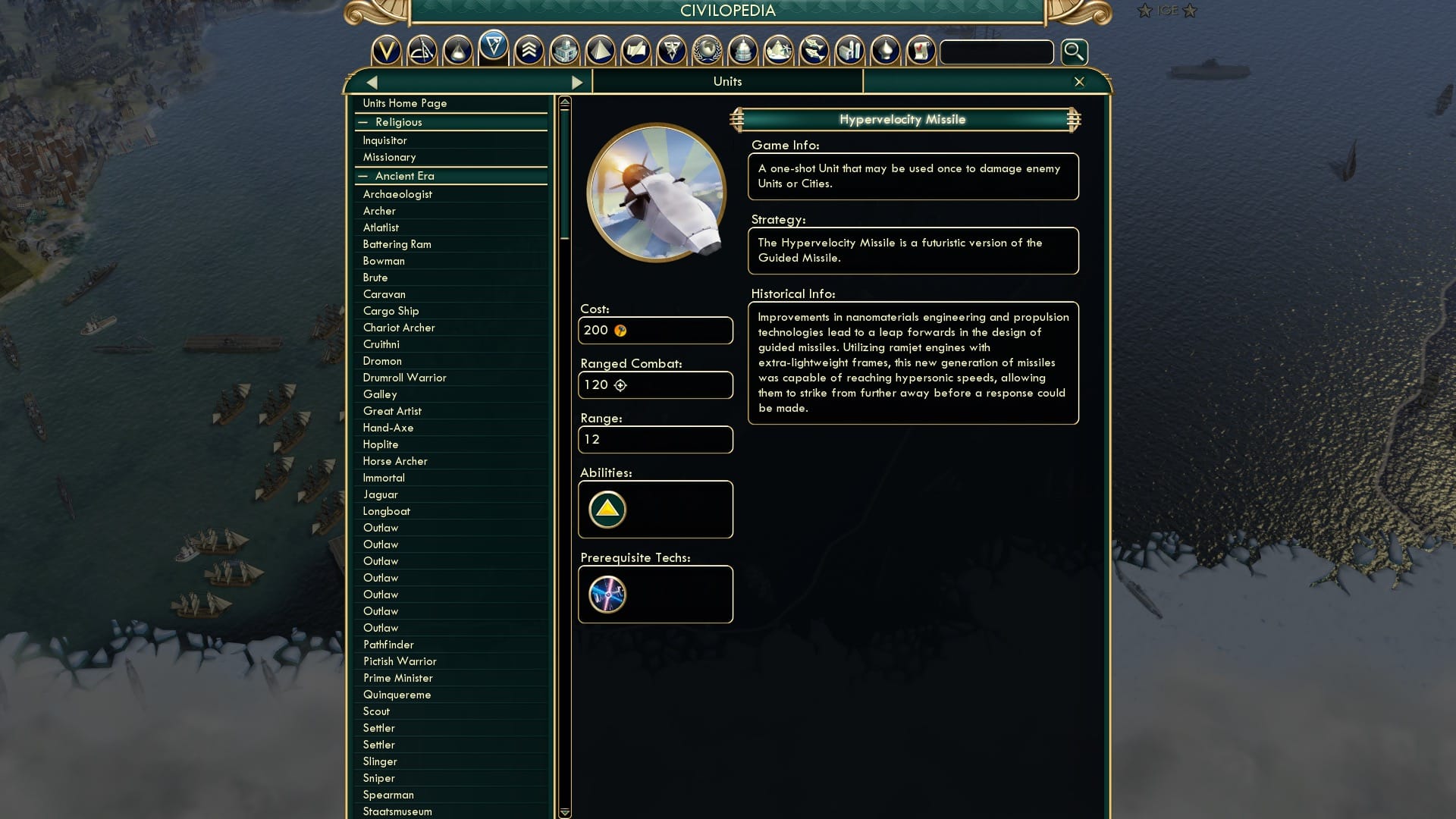
Task: Open the Social Policies capitol icon
Action: coord(744,52)
